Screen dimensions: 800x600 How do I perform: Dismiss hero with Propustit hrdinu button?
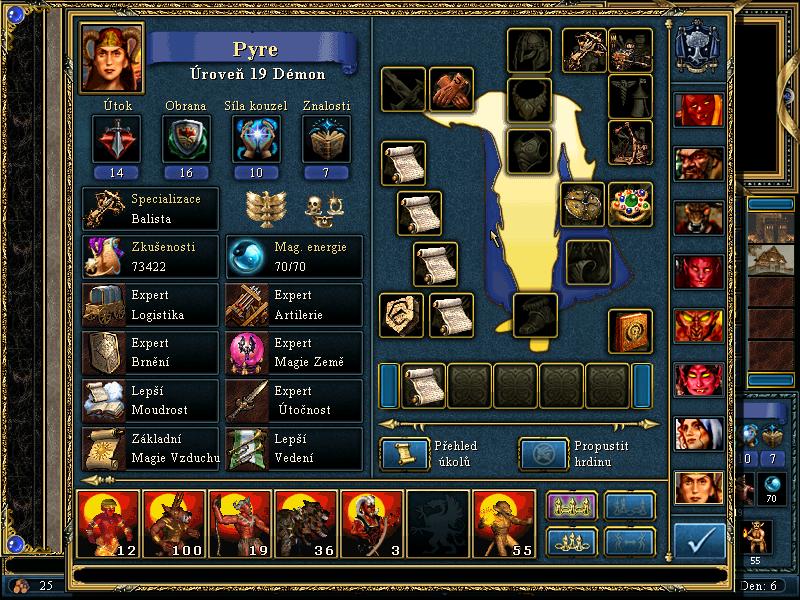pyautogui.click(x=541, y=455)
